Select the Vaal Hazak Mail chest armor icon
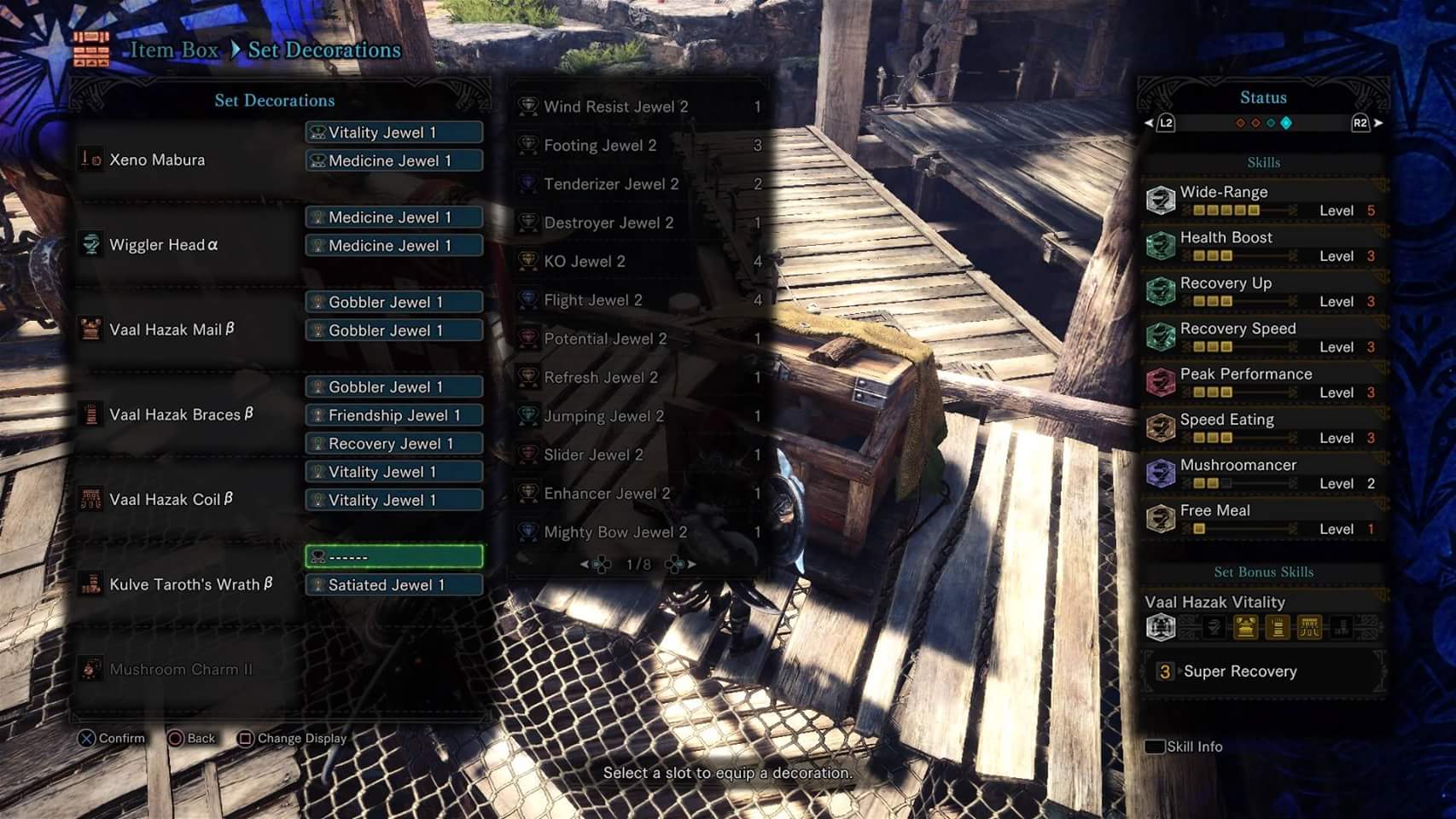 pyautogui.click(x=92, y=328)
